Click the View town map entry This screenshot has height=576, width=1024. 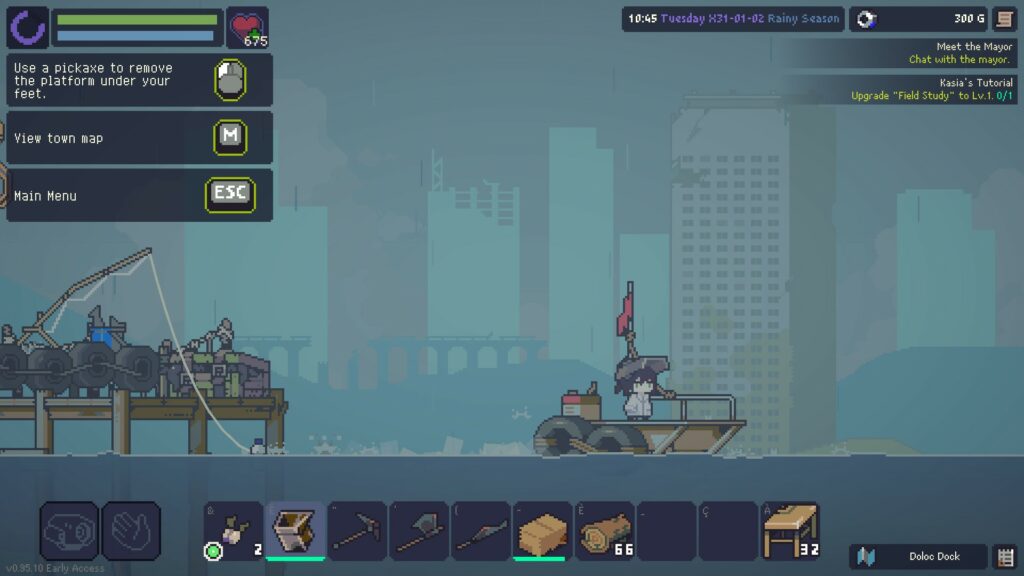(x=139, y=138)
